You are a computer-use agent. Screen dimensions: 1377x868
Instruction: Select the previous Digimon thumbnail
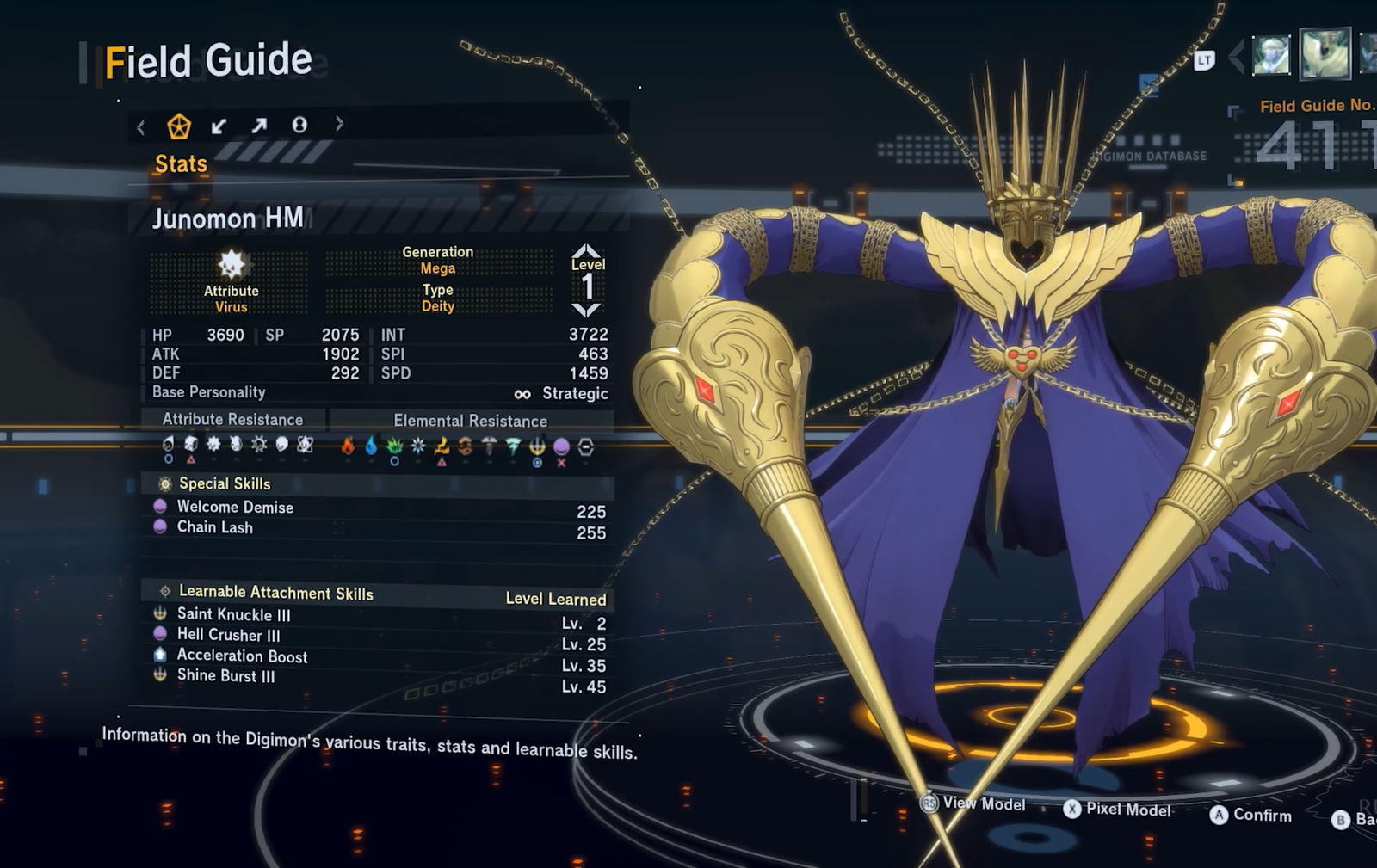[1271, 56]
